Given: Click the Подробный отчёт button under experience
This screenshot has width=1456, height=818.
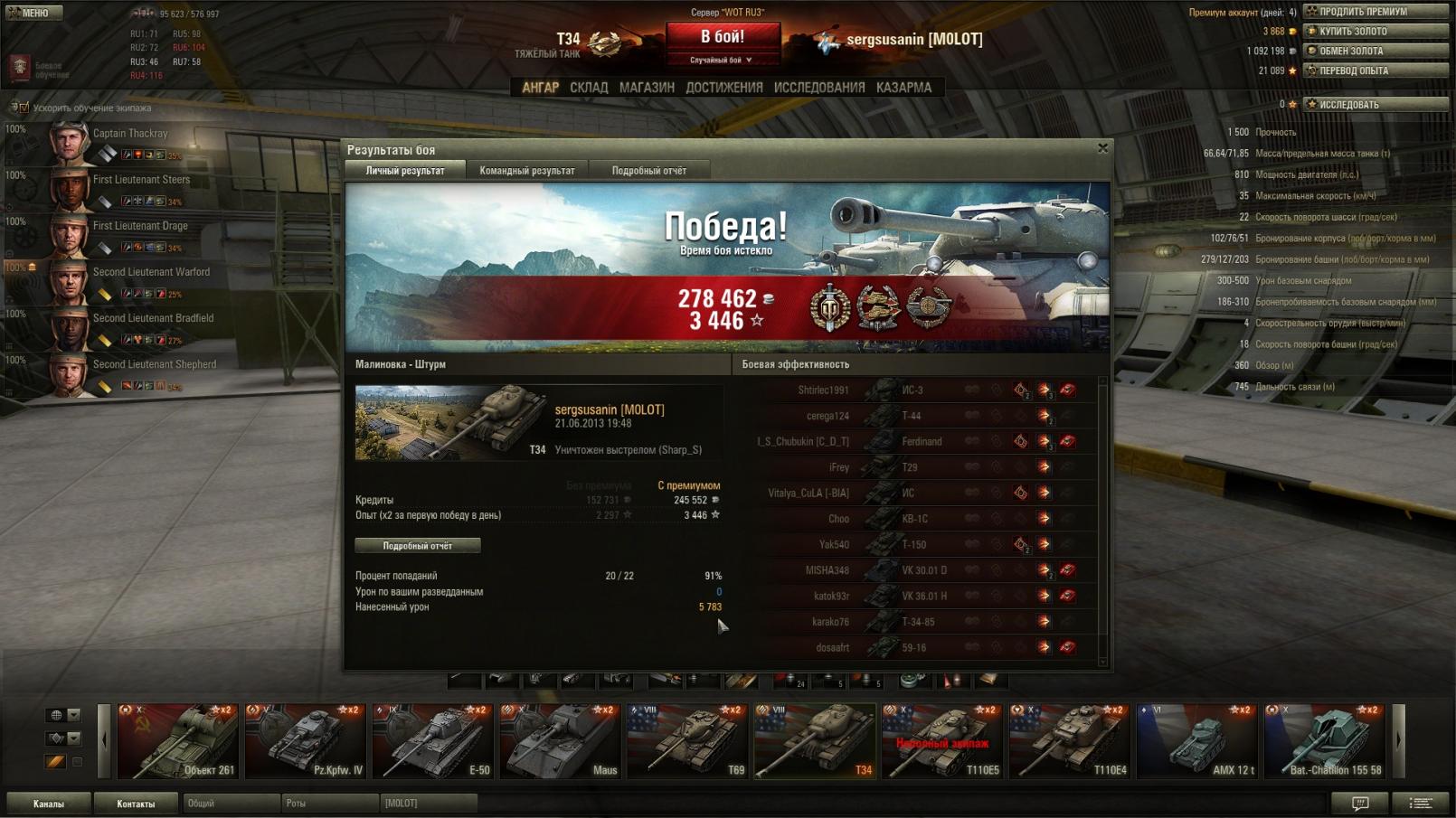Looking at the screenshot, I should click(417, 546).
